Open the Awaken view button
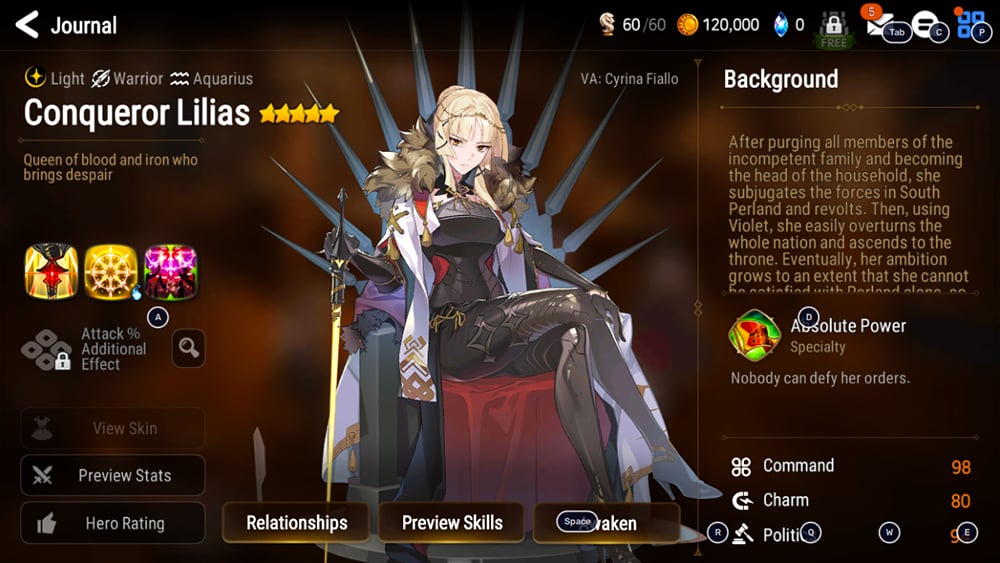Viewport: 1000px width, 563px height. pyautogui.click(x=607, y=523)
